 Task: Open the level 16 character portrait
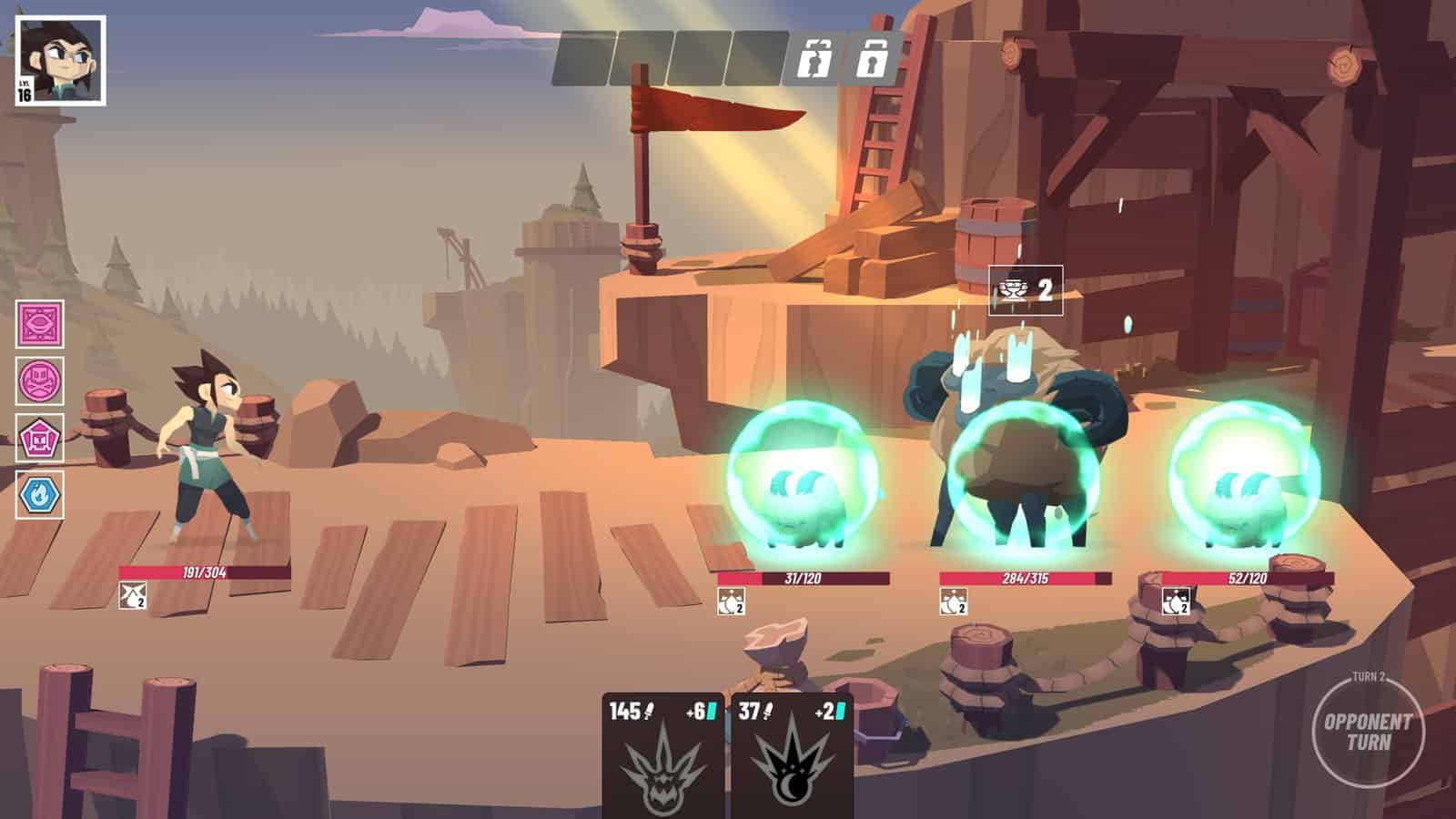(x=60, y=60)
